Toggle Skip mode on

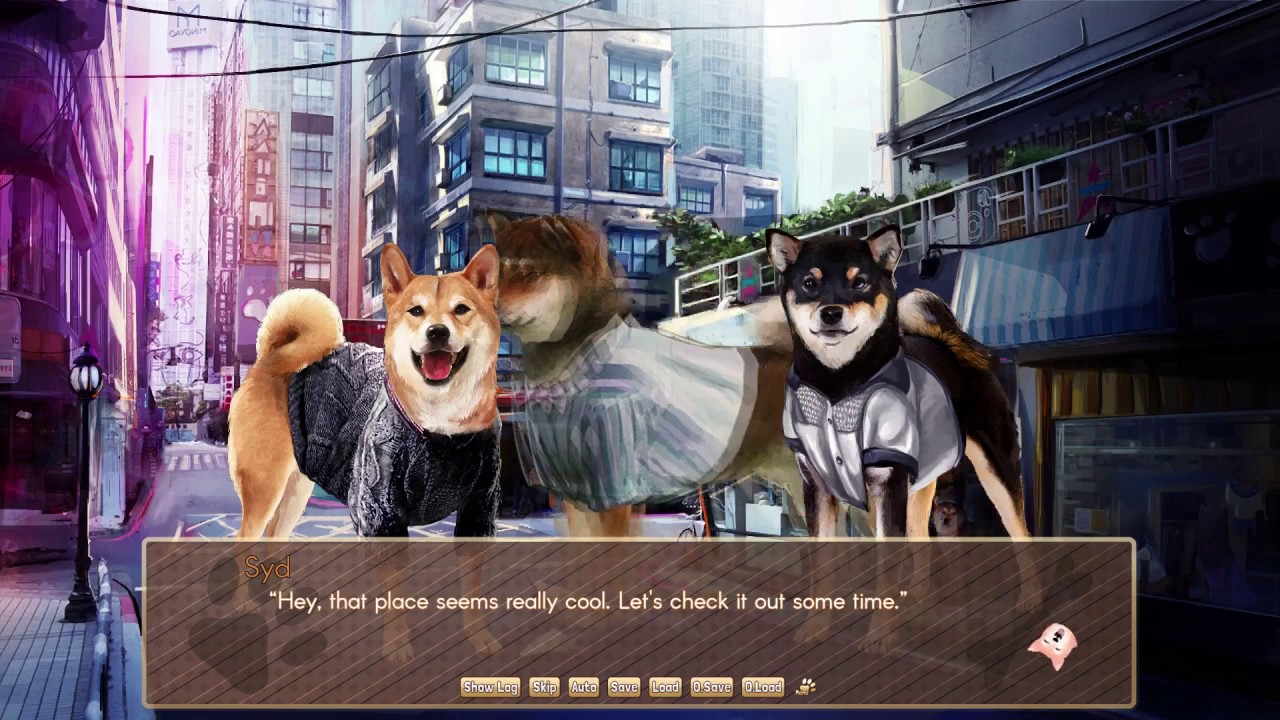(544, 687)
